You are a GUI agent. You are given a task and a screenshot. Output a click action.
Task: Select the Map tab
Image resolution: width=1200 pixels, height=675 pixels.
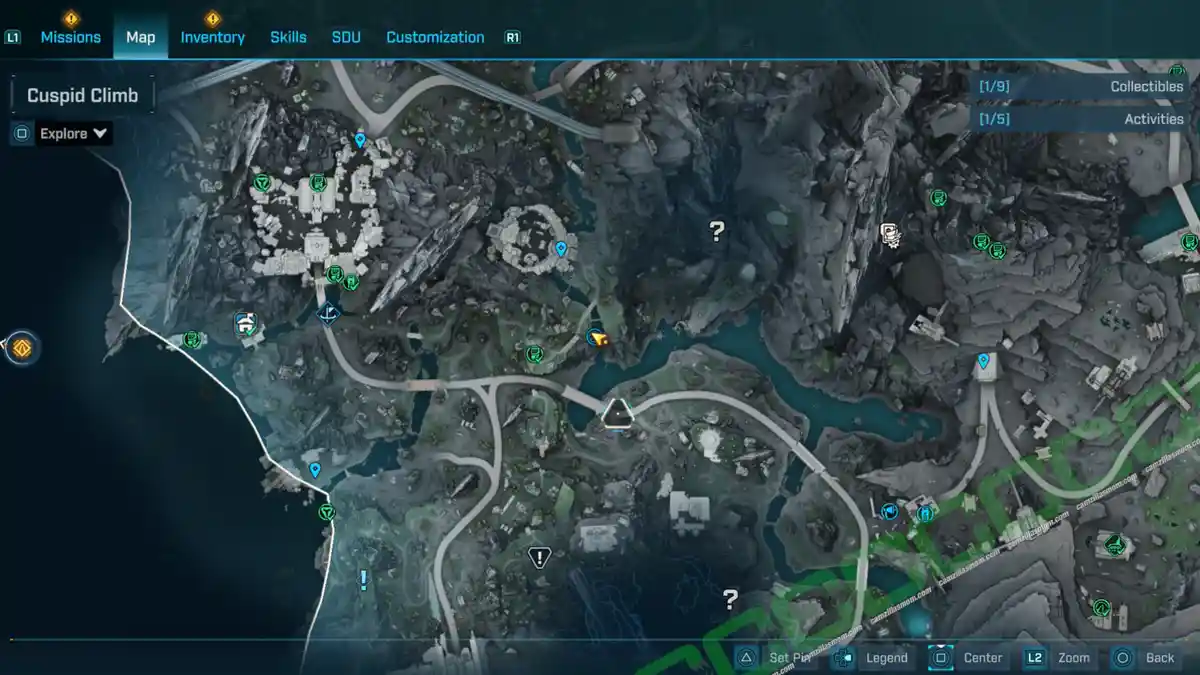tap(140, 37)
